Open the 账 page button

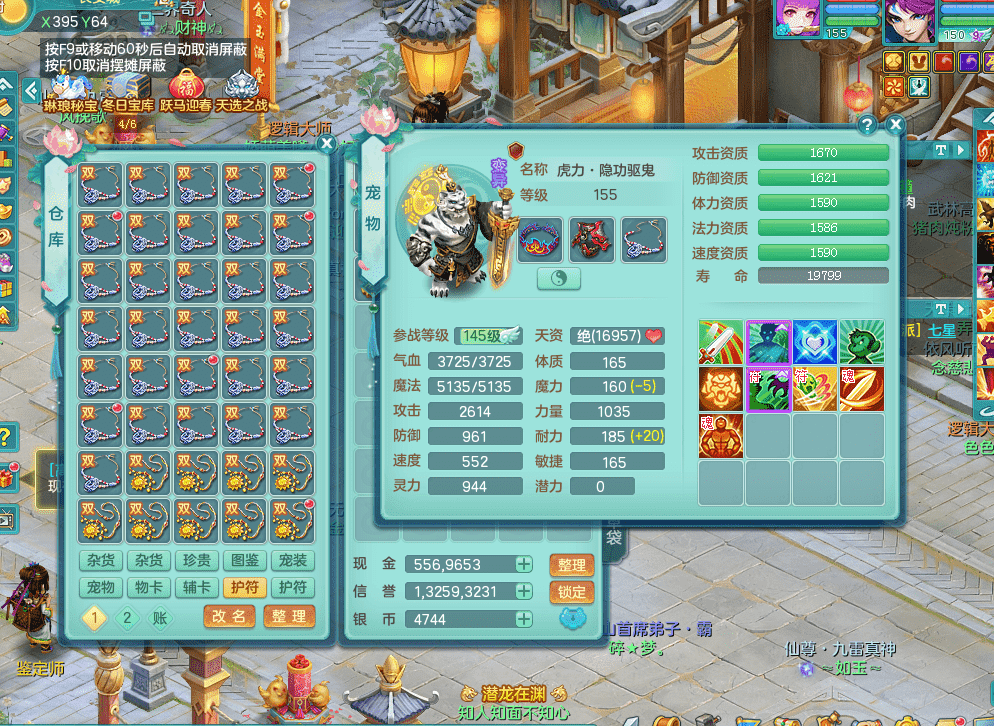[x=160, y=618]
